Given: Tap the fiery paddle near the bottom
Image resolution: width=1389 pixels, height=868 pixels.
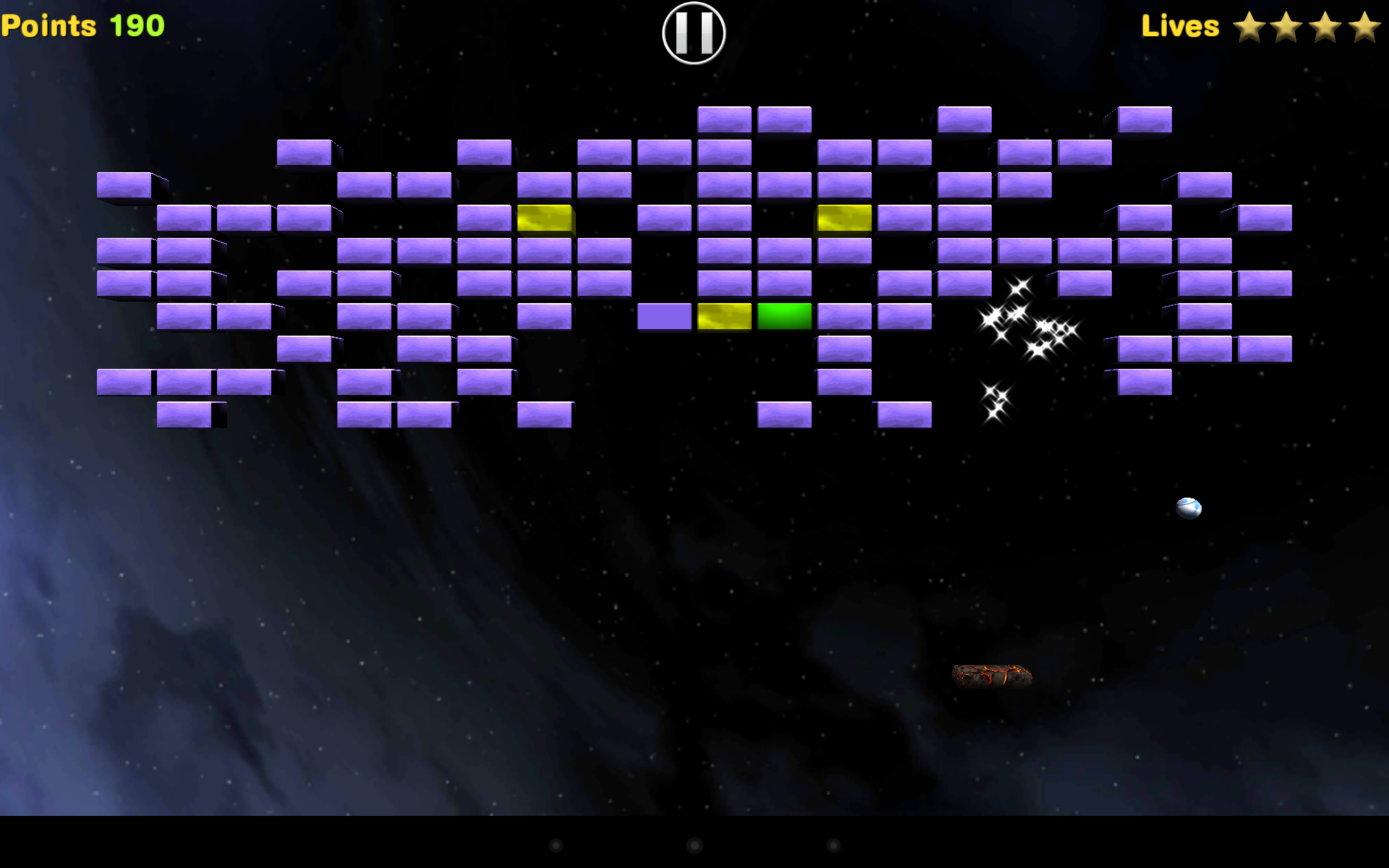Looking at the screenshot, I should pyautogui.click(x=993, y=676).
